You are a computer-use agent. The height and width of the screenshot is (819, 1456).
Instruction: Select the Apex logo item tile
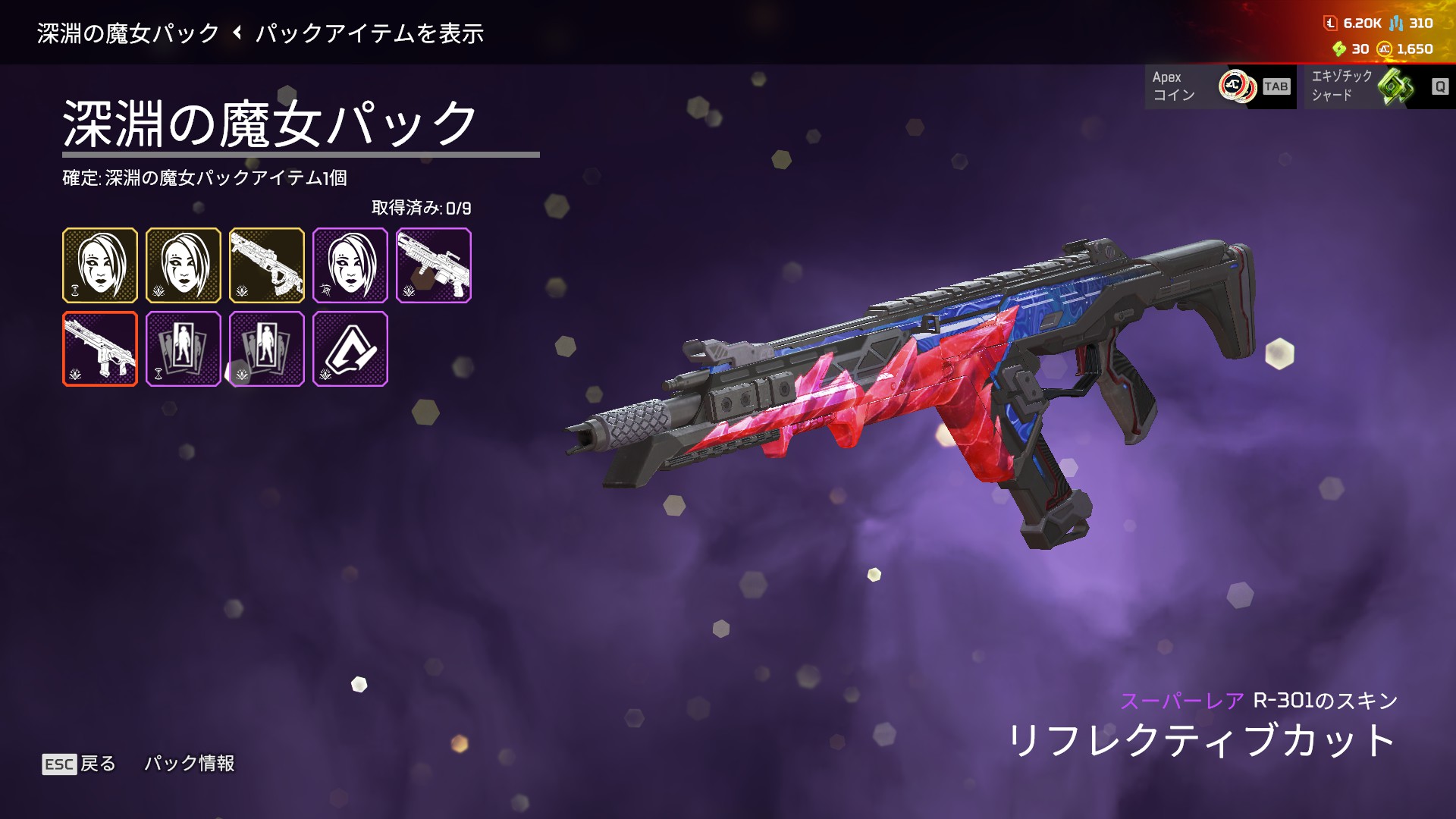(x=350, y=349)
